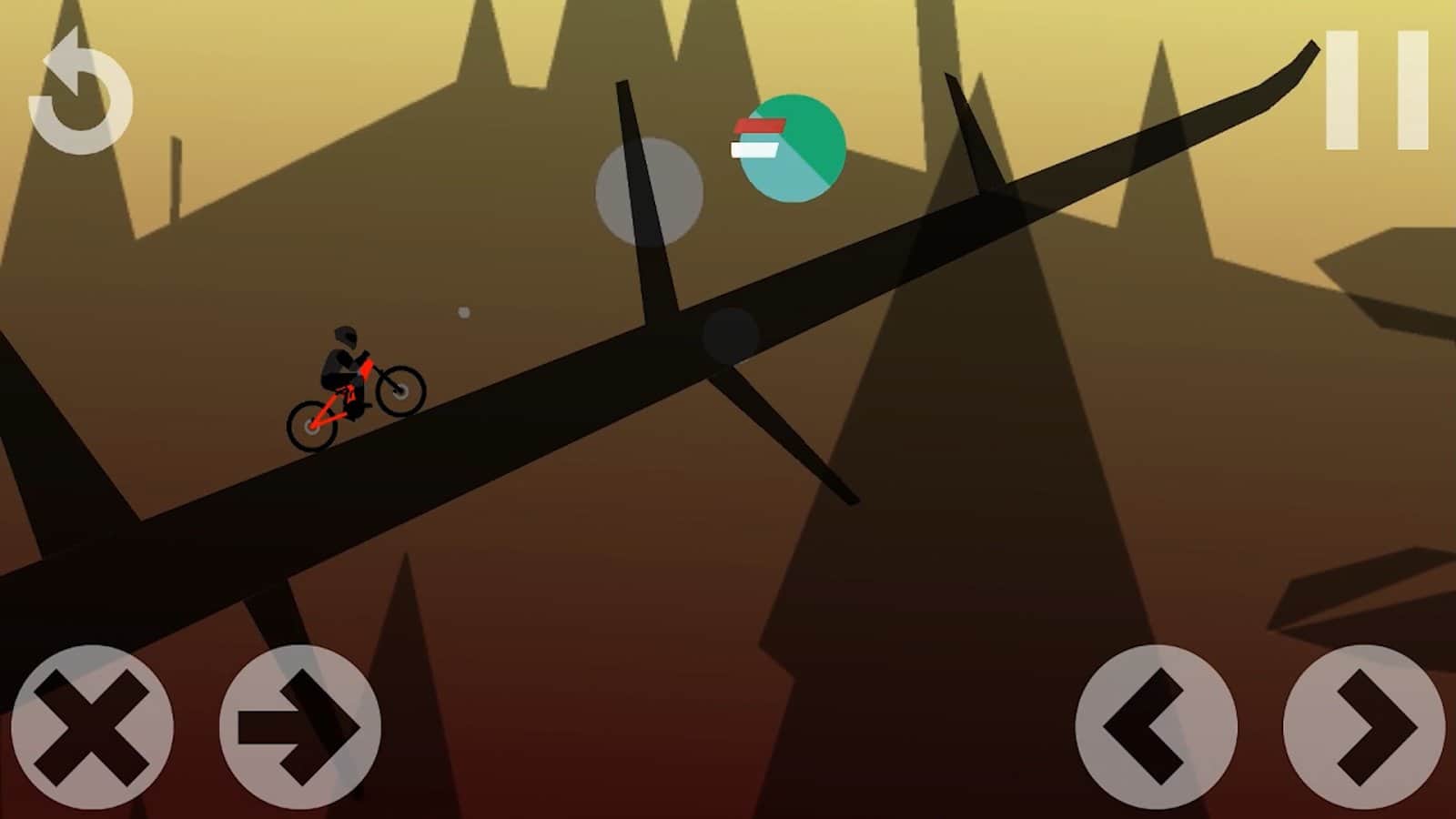The height and width of the screenshot is (819, 1456).
Task: Tap the biker character on the log
Action: pos(341,364)
